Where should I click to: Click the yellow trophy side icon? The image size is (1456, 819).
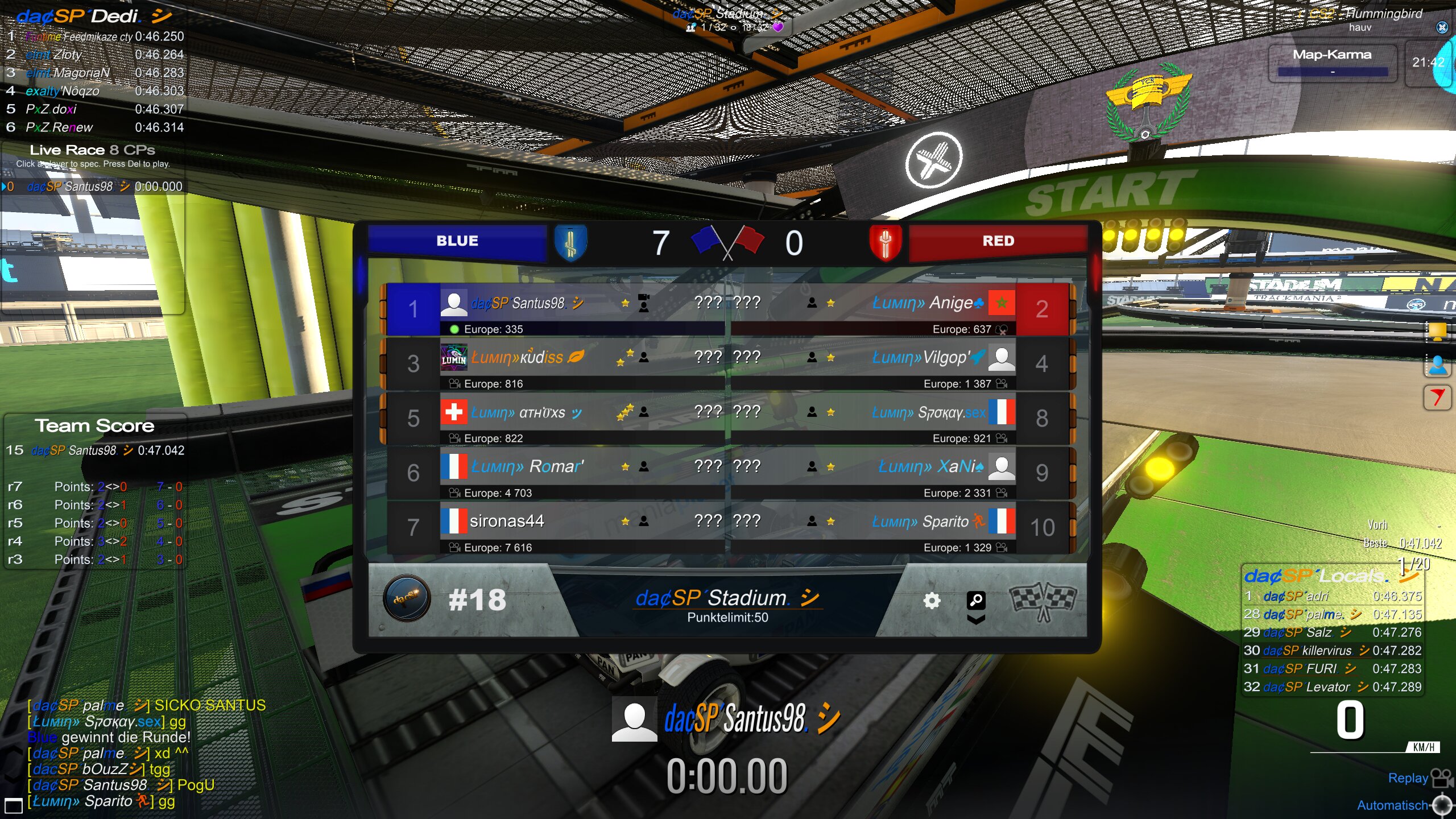coord(1437,331)
